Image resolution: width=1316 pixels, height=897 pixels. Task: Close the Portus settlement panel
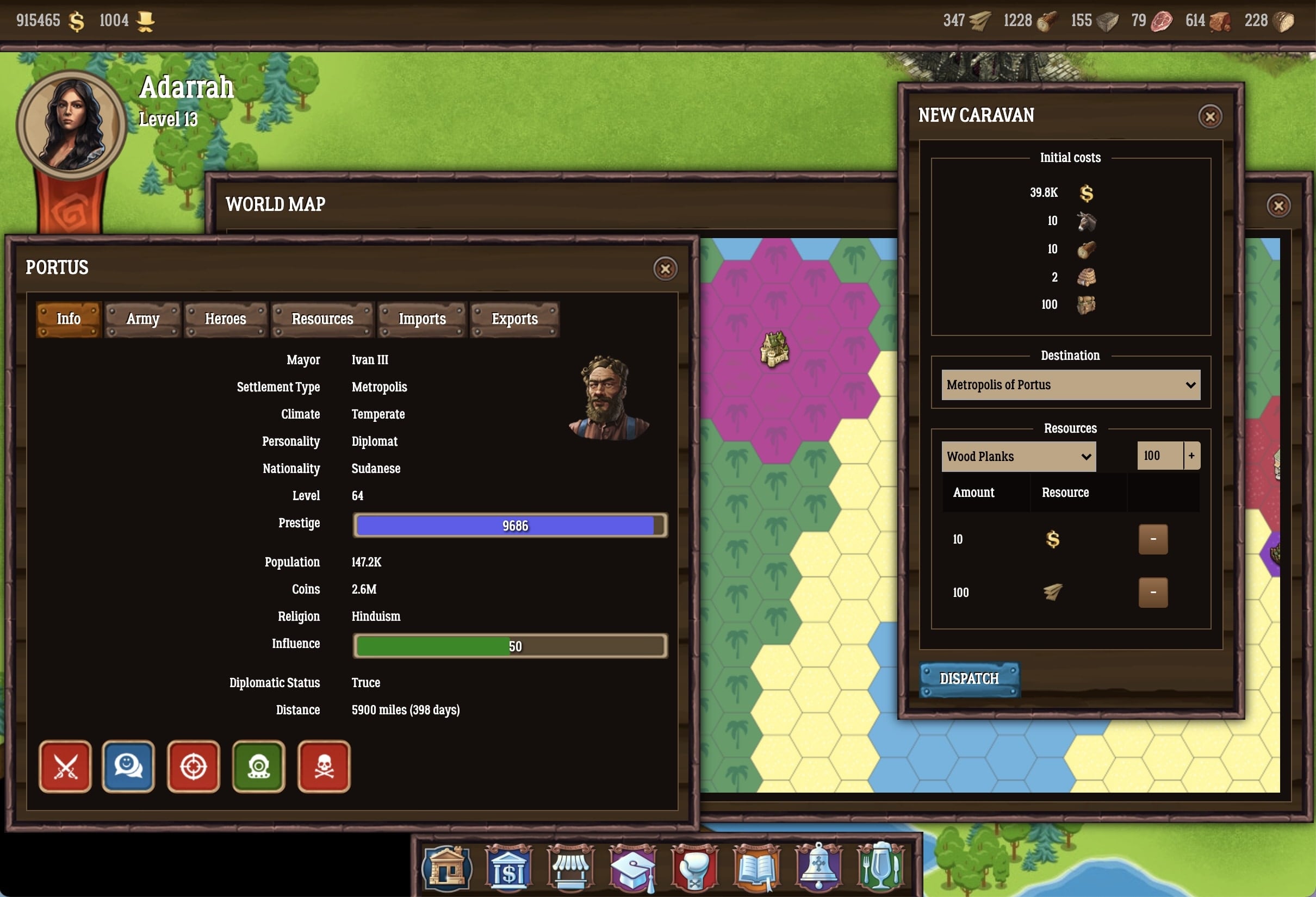[x=665, y=269]
